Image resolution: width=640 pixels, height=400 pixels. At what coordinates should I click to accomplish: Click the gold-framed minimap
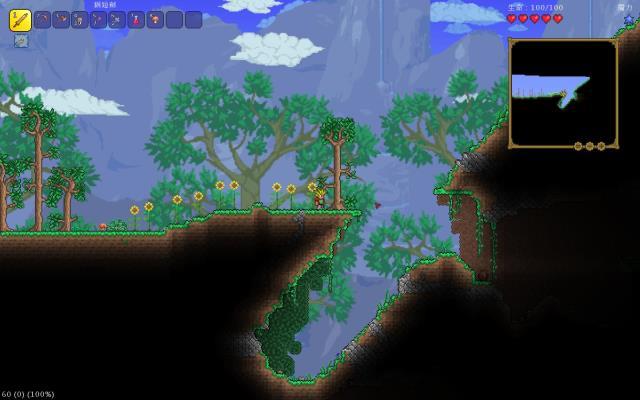click(563, 91)
